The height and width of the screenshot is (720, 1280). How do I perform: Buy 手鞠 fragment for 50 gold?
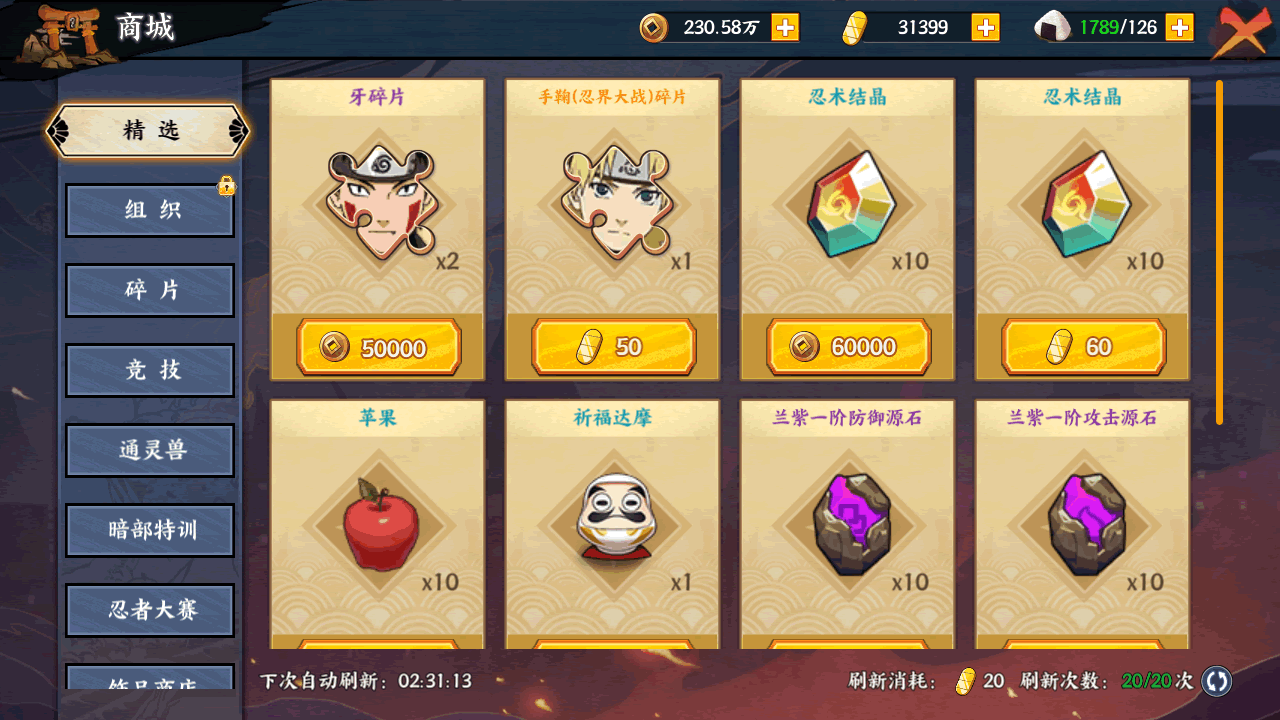pos(613,347)
